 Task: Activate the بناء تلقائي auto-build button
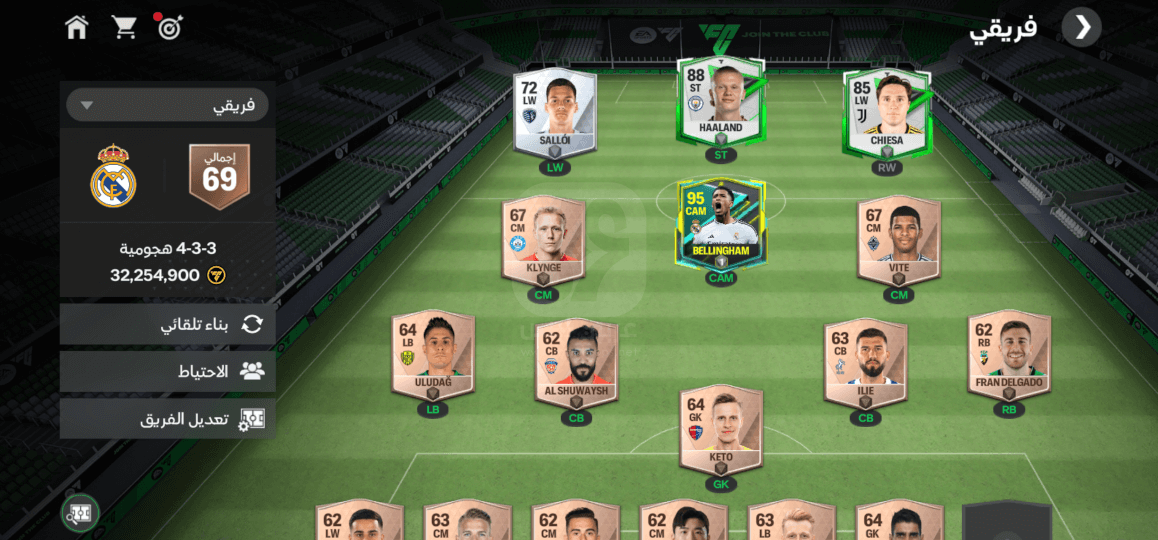pyautogui.click(x=167, y=324)
